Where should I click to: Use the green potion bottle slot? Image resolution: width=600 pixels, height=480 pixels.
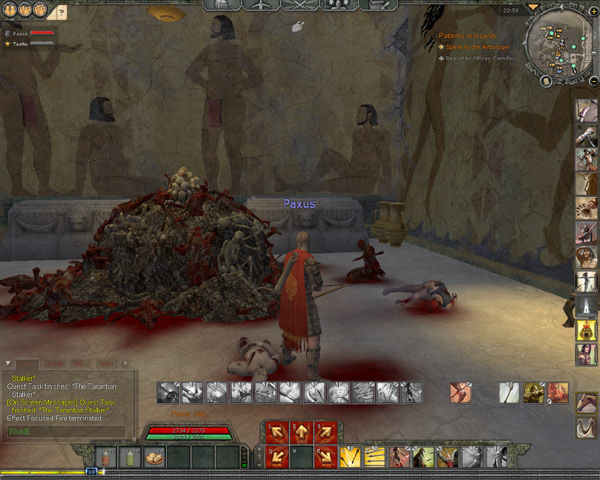coord(129,458)
